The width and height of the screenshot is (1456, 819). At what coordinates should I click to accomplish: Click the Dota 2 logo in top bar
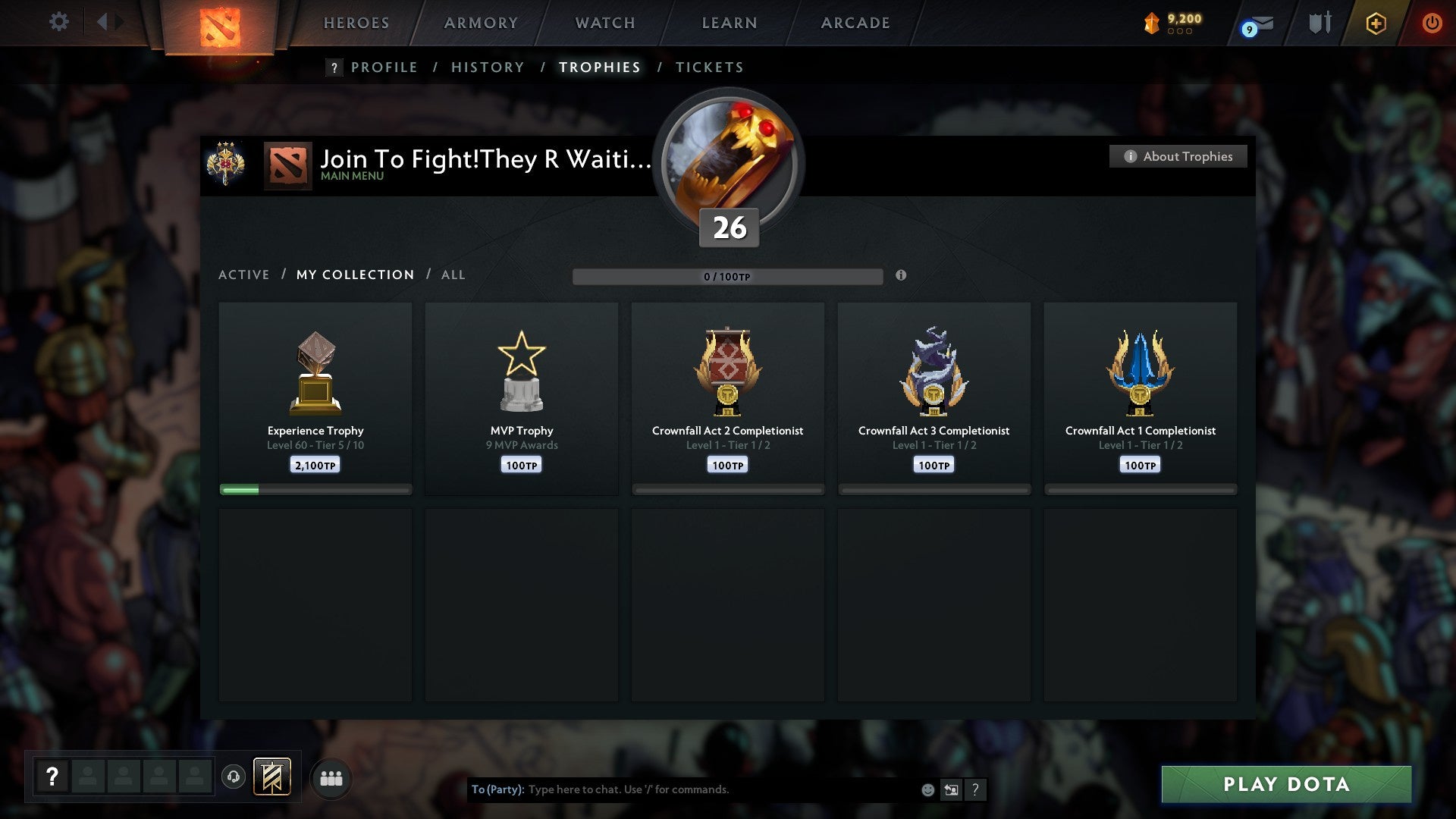218,23
